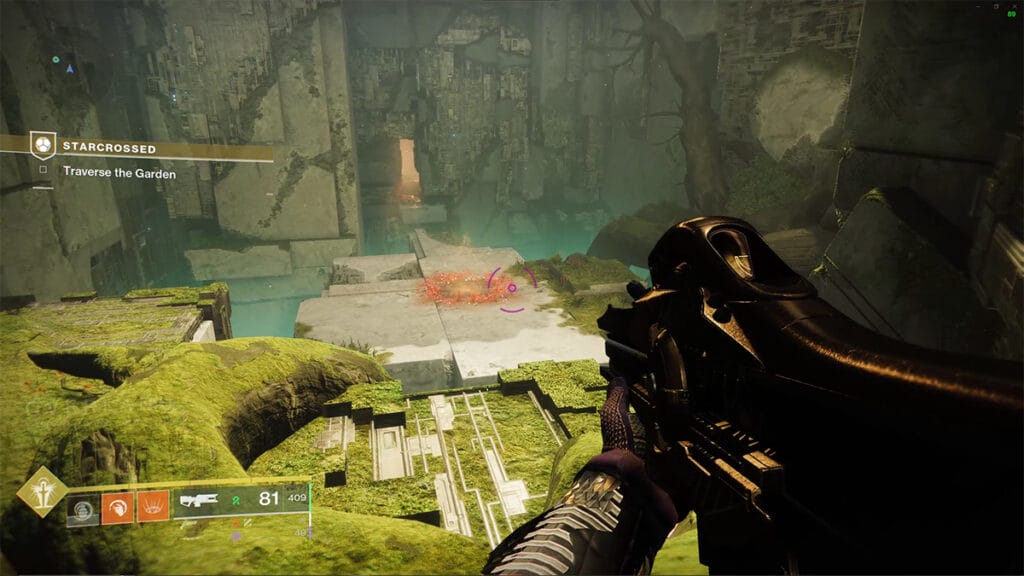
Task: Select the equipped rifle weapon icon
Action: coord(199,501)
